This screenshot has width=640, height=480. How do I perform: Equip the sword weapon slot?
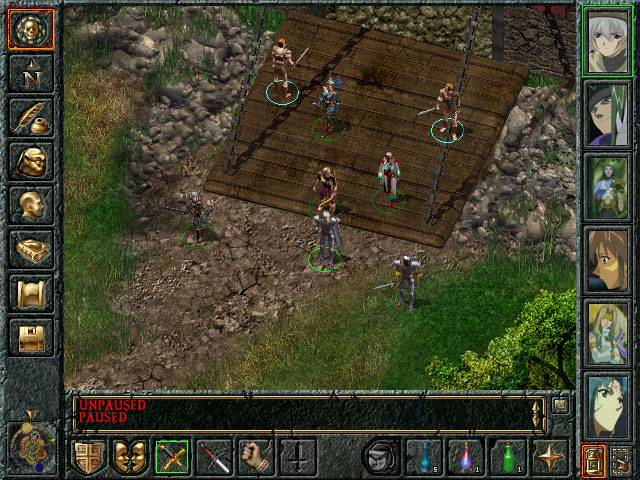click(214, 457)
